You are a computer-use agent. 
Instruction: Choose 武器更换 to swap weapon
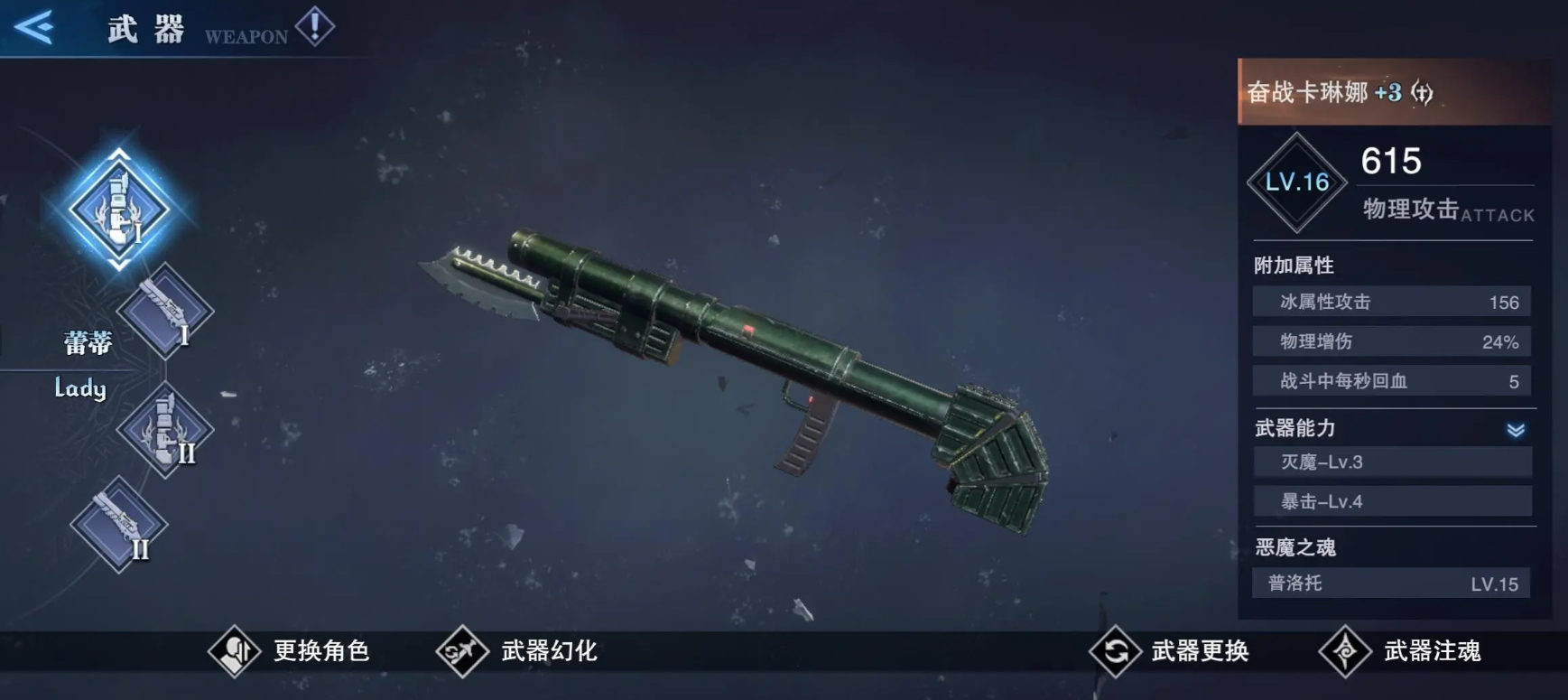click(x=1170, y=650)
